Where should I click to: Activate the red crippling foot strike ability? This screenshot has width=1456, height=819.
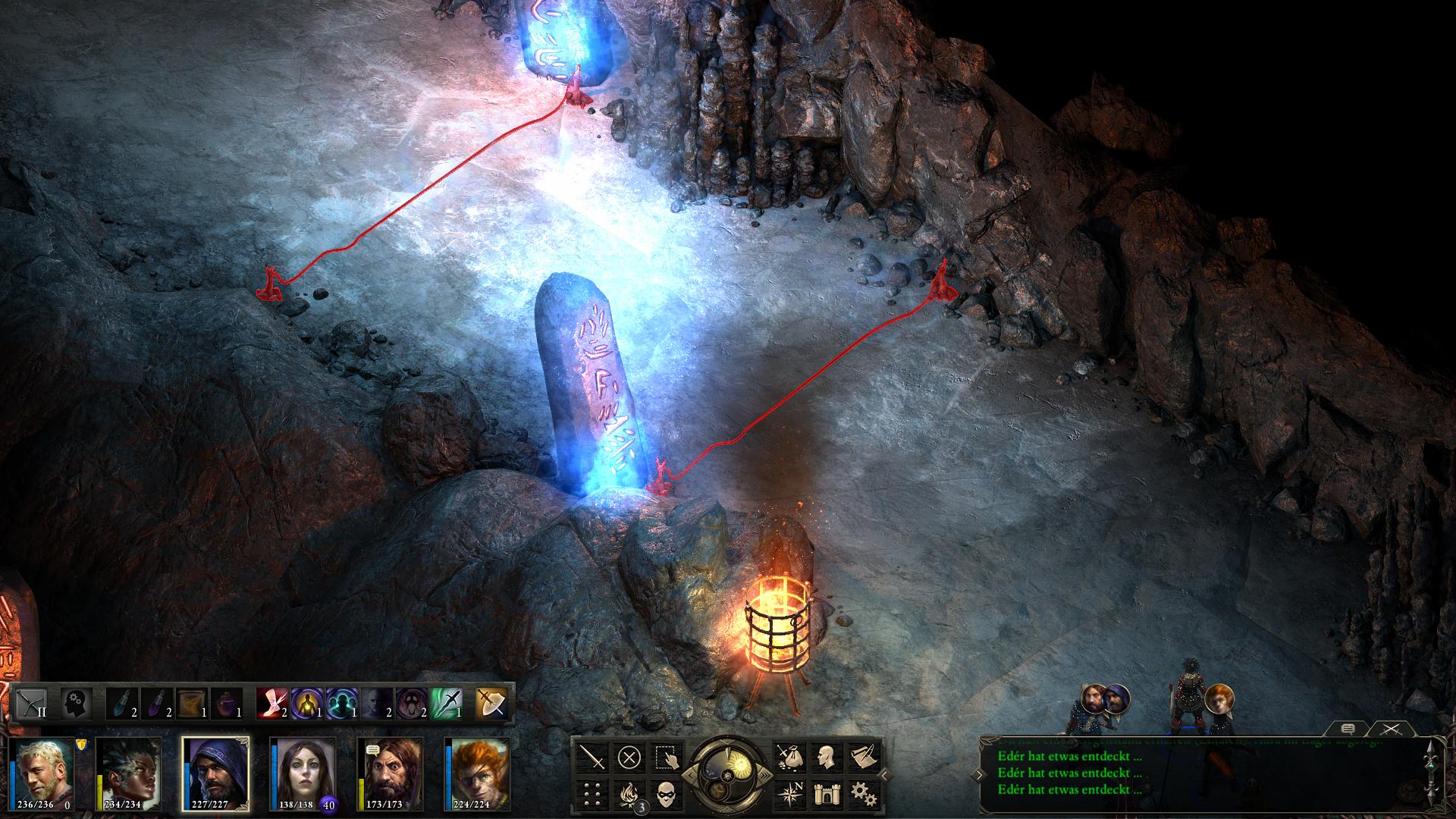tap(271, 704)
